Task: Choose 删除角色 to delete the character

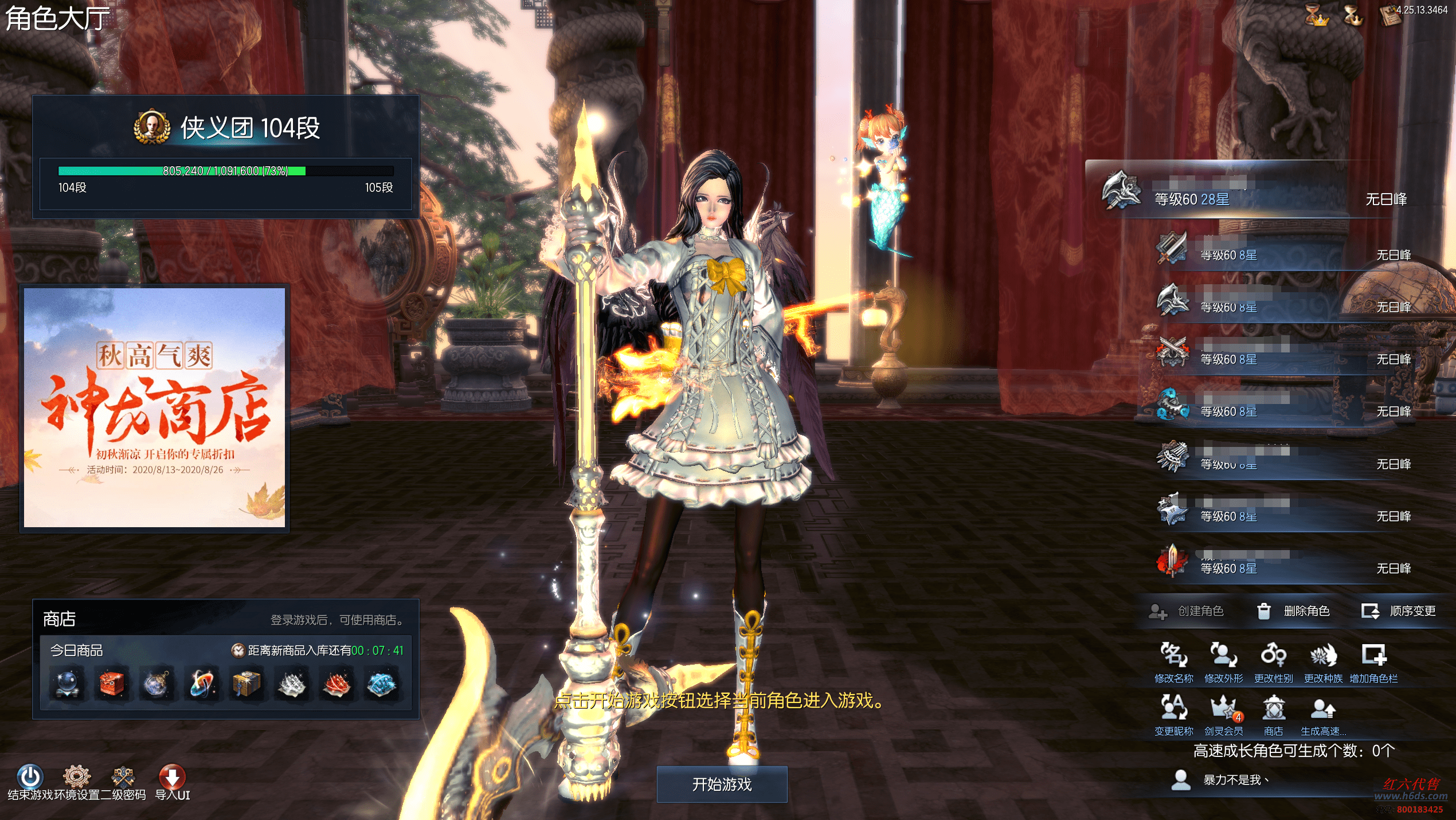Action: pyautogui.click(x=1293, y=611)
